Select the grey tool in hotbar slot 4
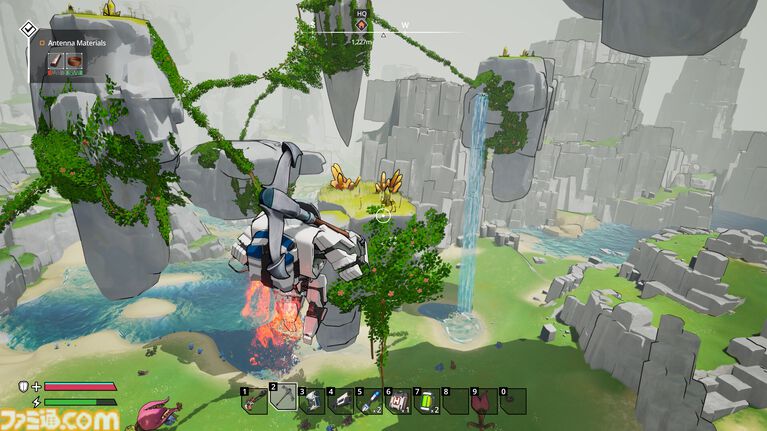 [x=341, y=400]
